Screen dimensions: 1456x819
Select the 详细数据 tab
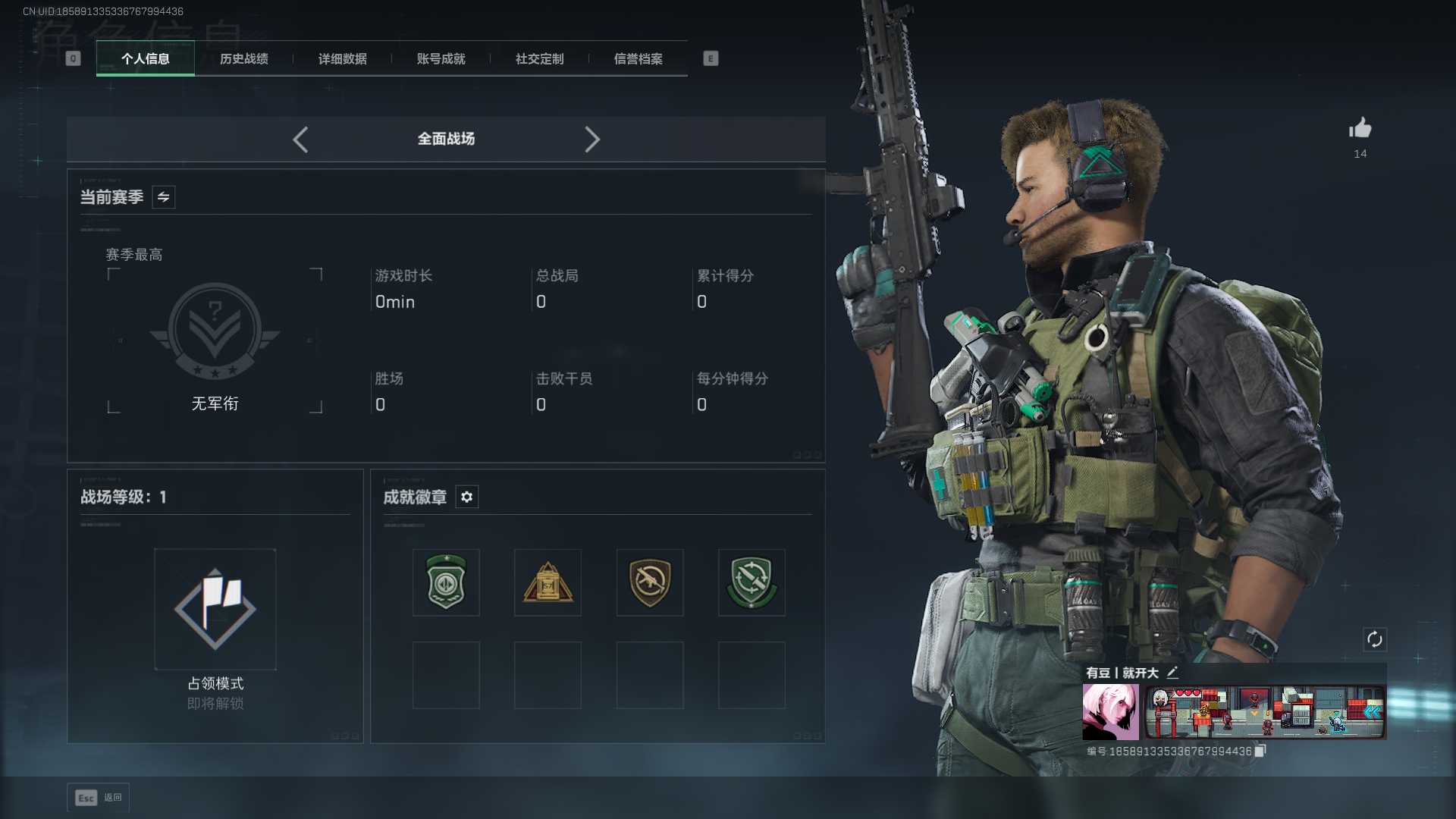[342, 58]
